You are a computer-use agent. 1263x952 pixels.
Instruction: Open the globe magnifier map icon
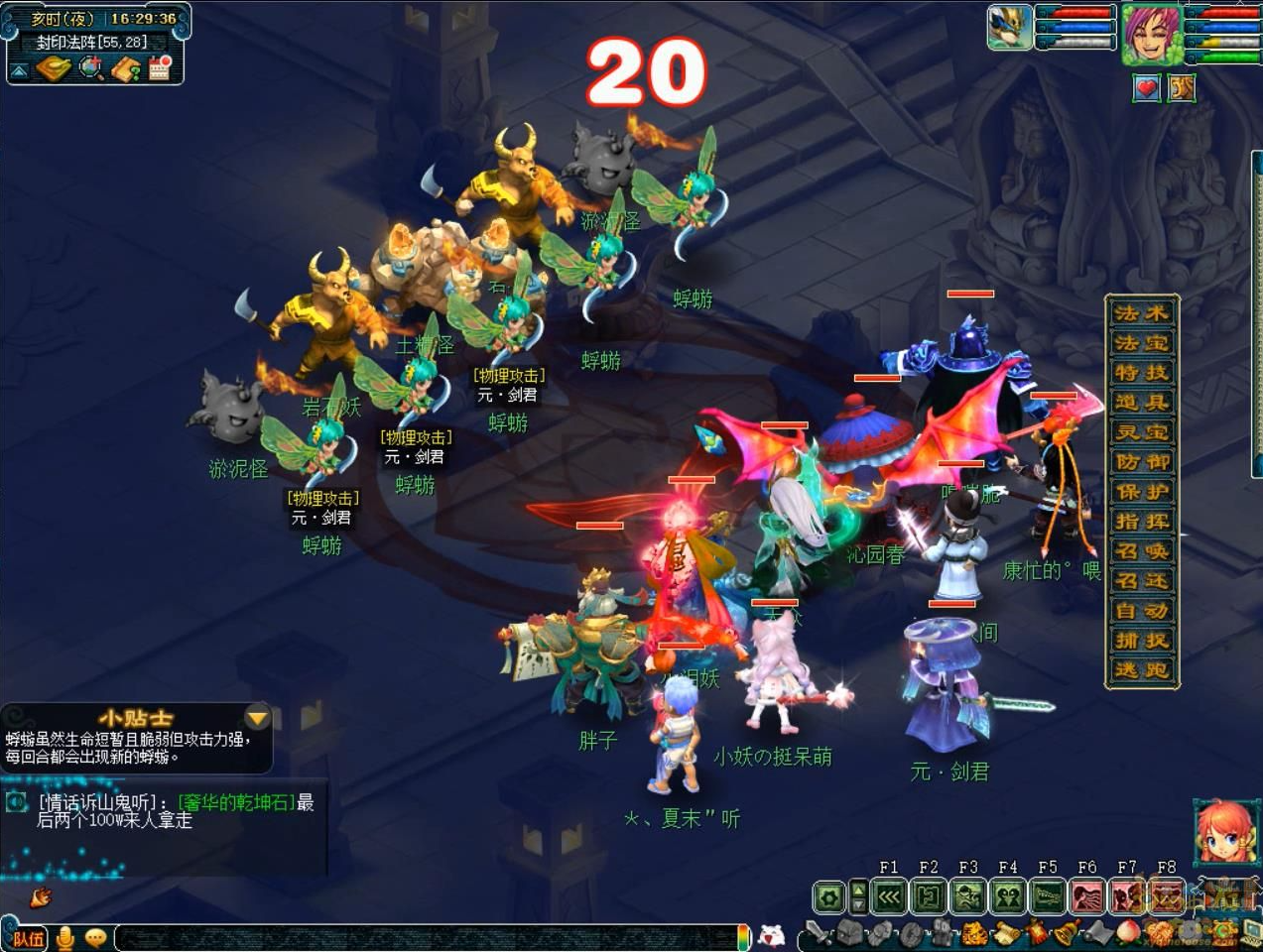click(x=91, y=67)
